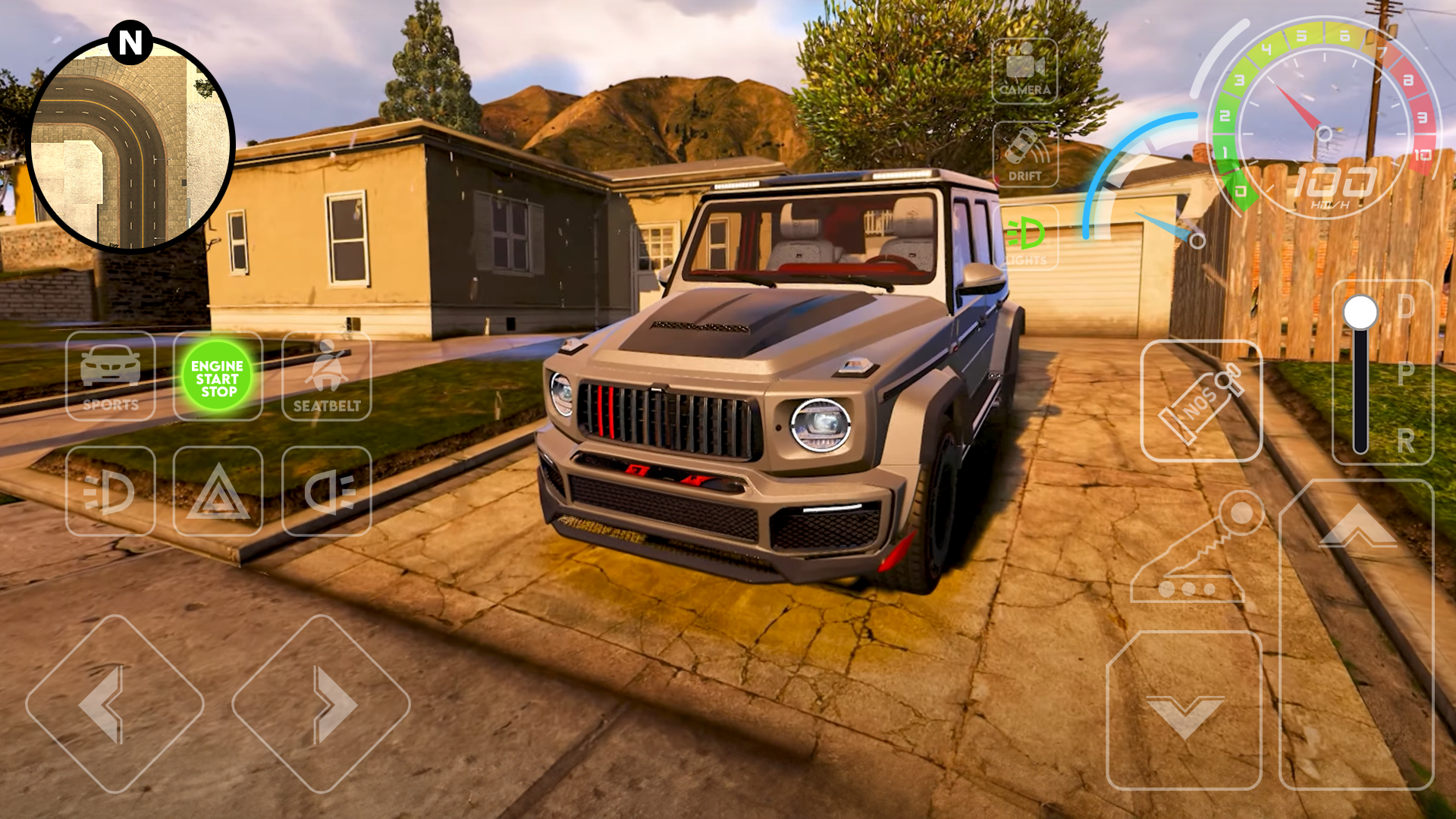The width and height of the screenshot is (1456, 819).
Task: Switch to Sports driving mode
Action: click(111, 377)
